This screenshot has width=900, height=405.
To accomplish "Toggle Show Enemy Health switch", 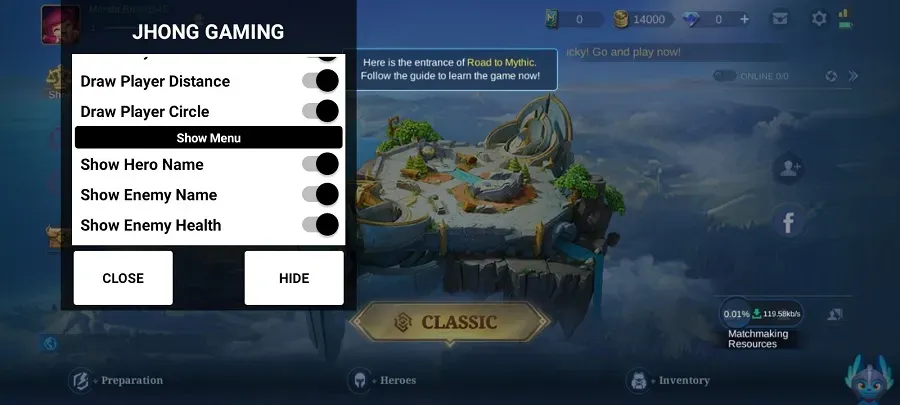I will (x=320, y=225).
